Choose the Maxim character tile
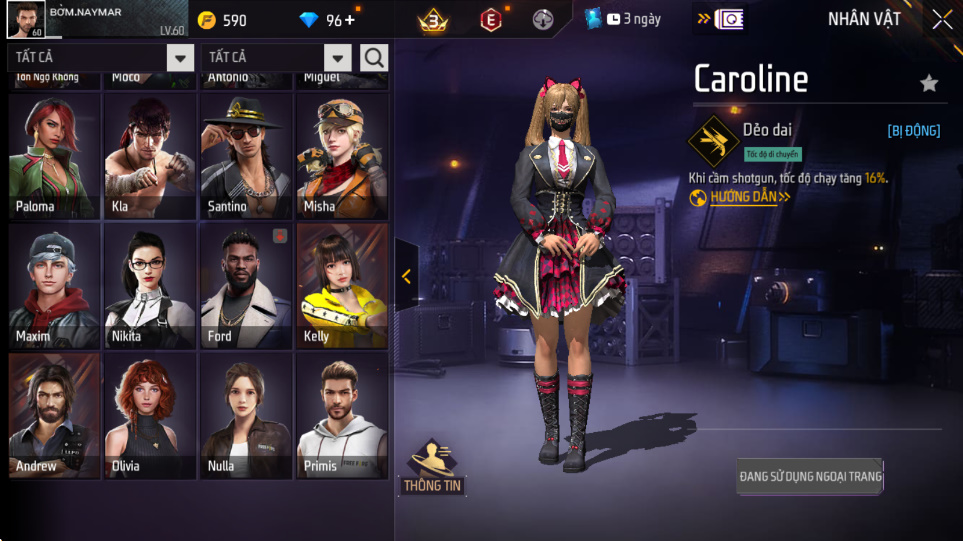 [55, 286]
